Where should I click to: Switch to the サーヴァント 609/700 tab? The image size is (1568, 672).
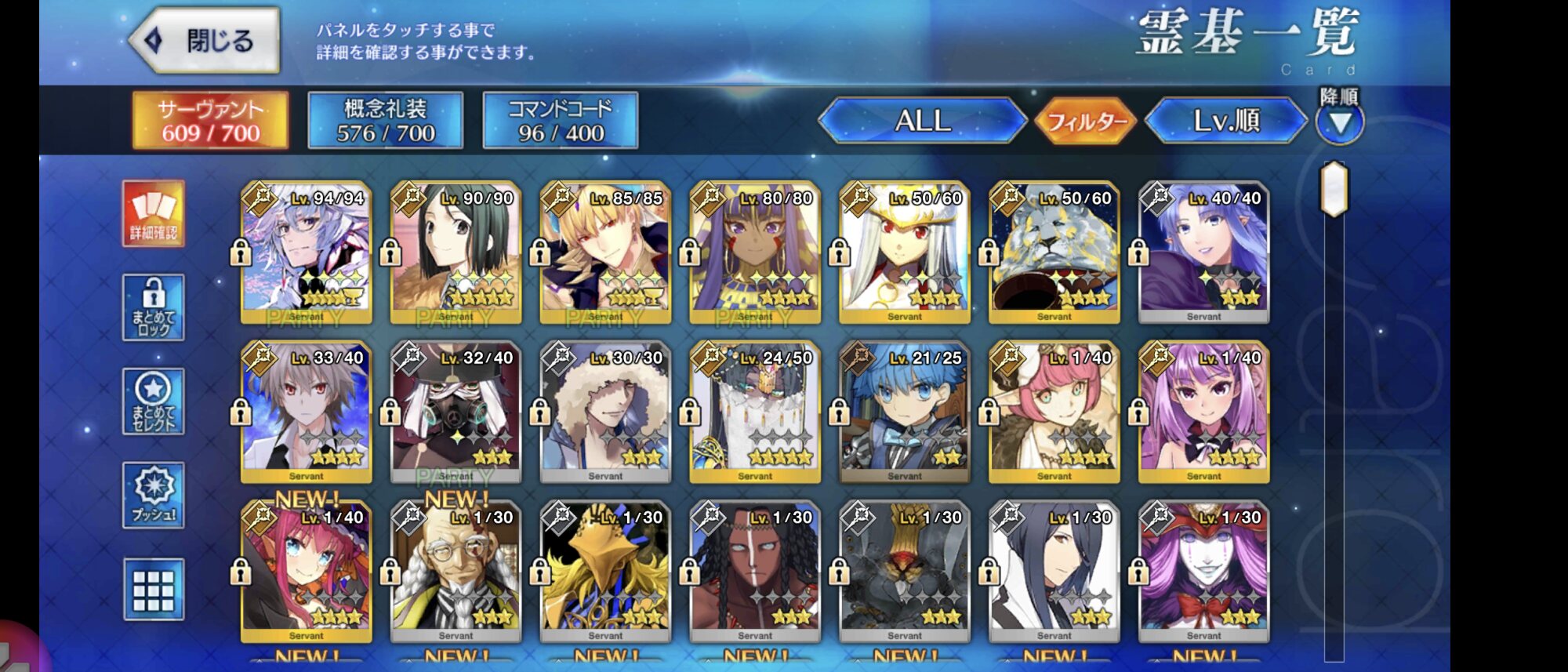[210, 121]
